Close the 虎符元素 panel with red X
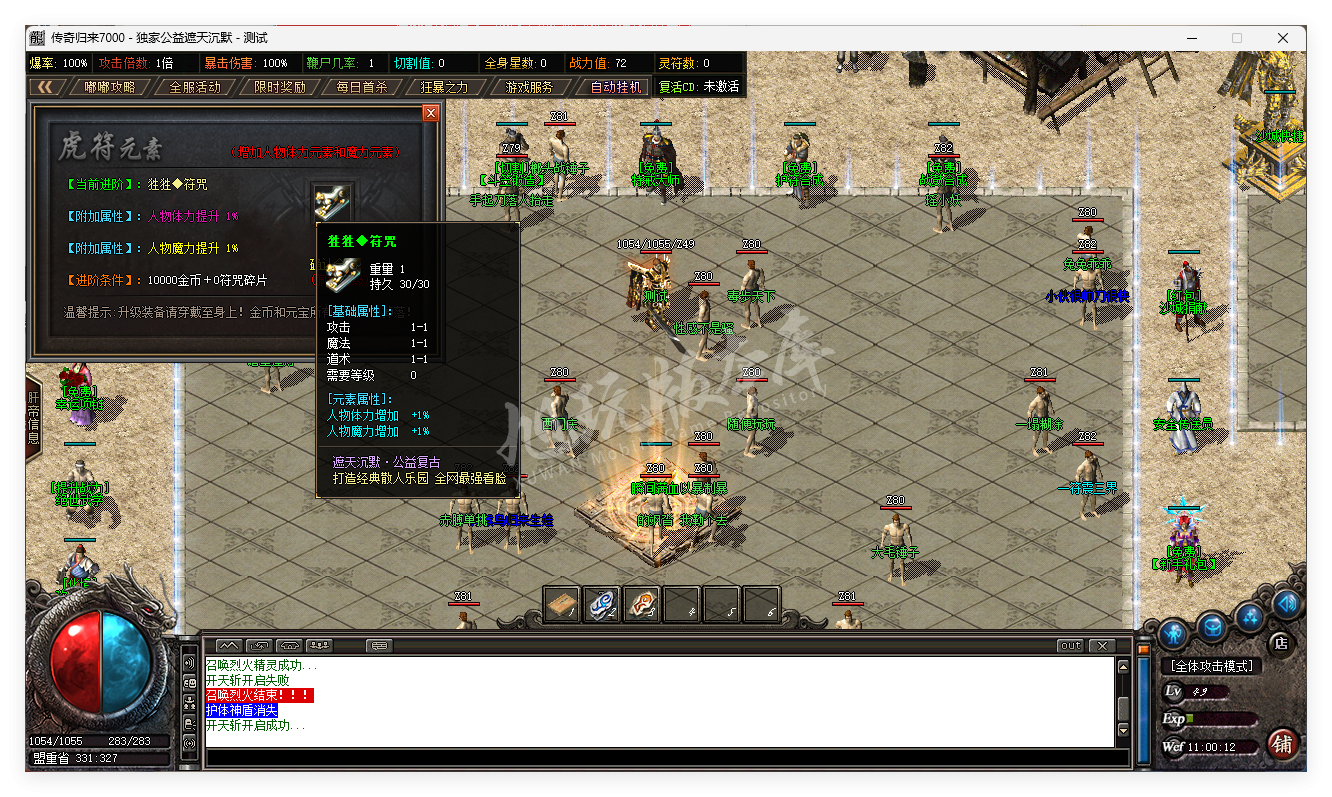This screenshot has width=1332, height=797. coord(430,112)
